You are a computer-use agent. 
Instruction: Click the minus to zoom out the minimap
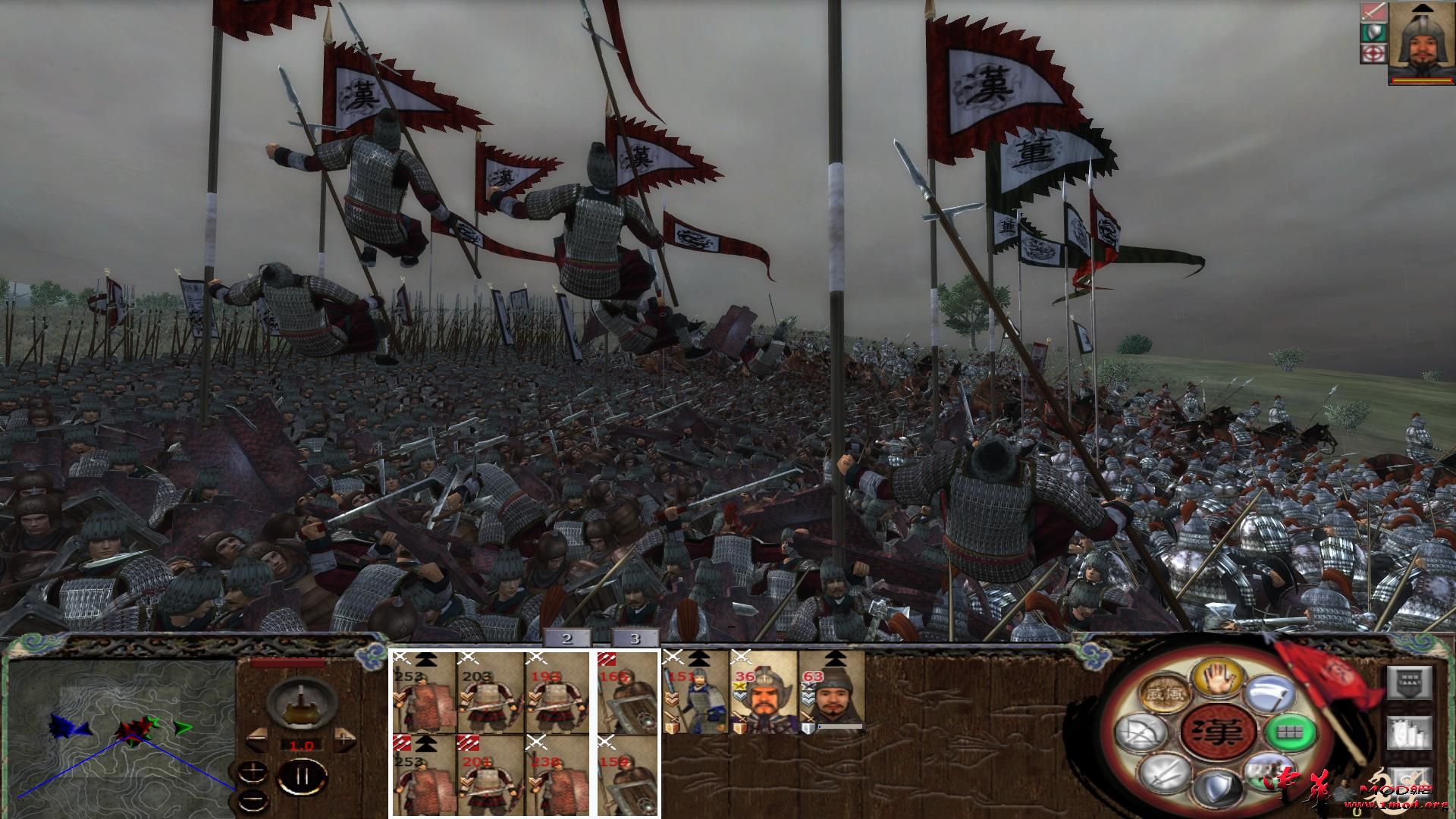point(253,799)
